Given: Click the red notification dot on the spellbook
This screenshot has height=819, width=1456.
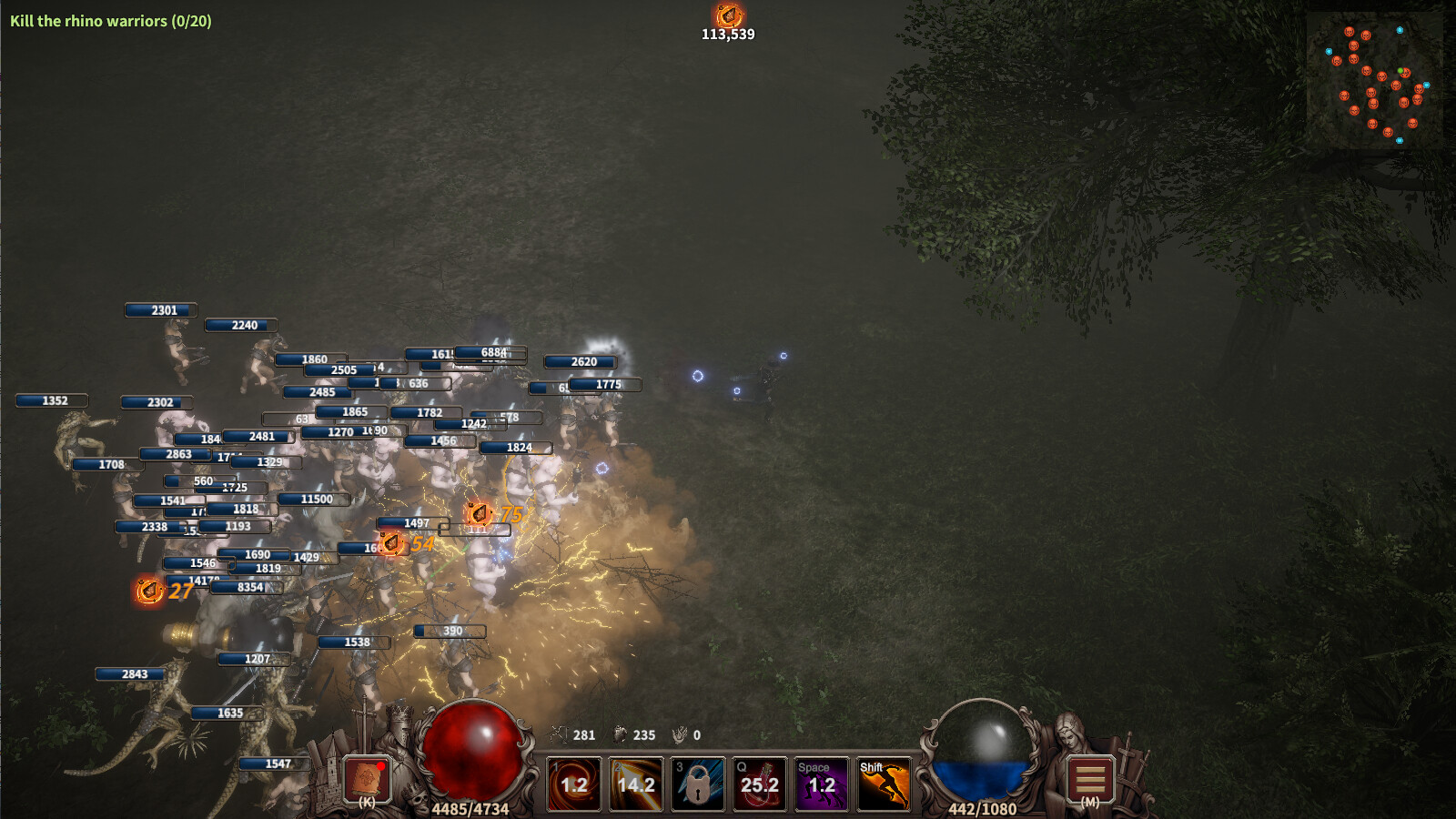Looking at the screenshot, I should (381, 767).
